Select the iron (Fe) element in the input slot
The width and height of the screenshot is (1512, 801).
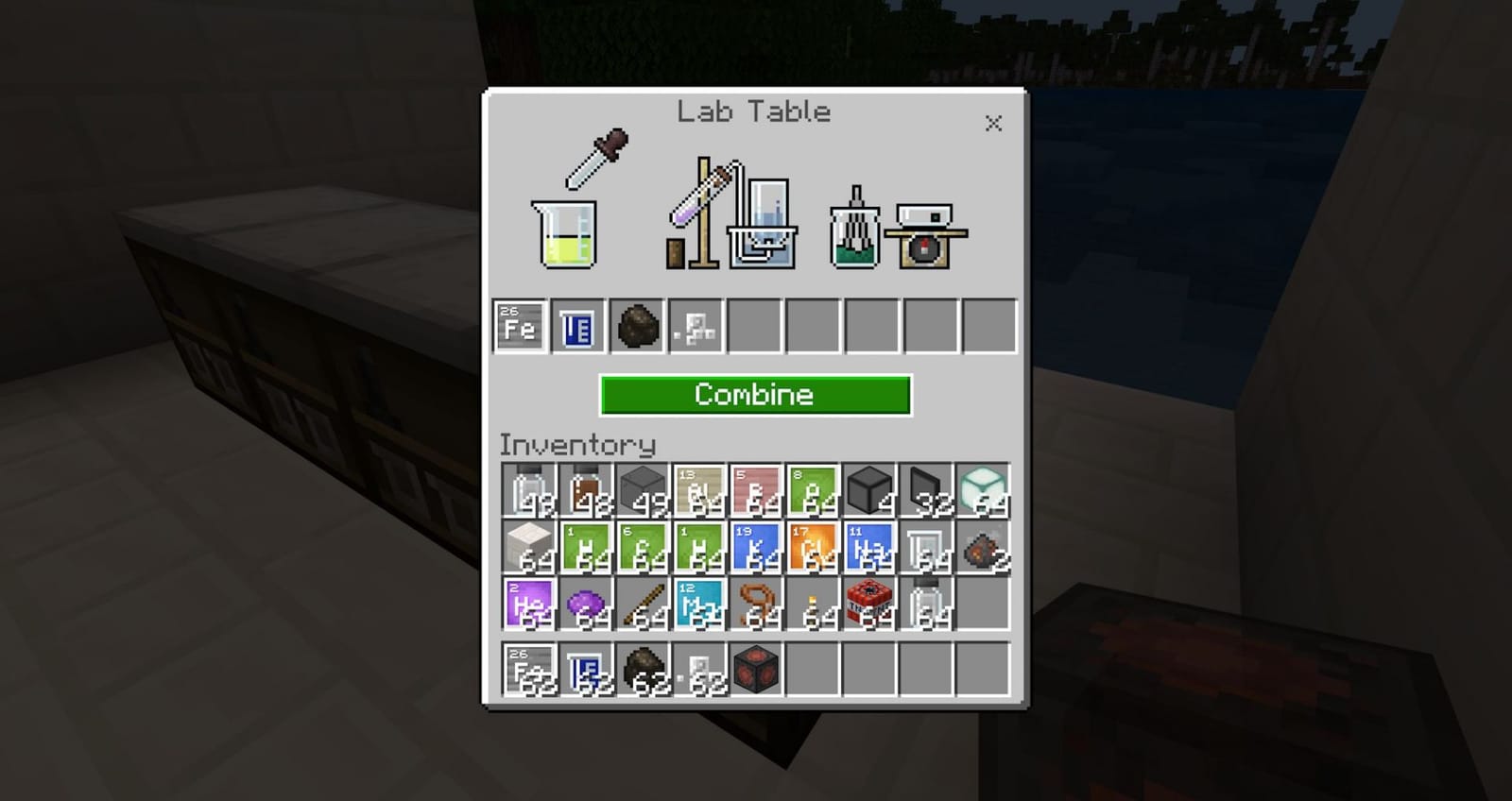point(518,327)
